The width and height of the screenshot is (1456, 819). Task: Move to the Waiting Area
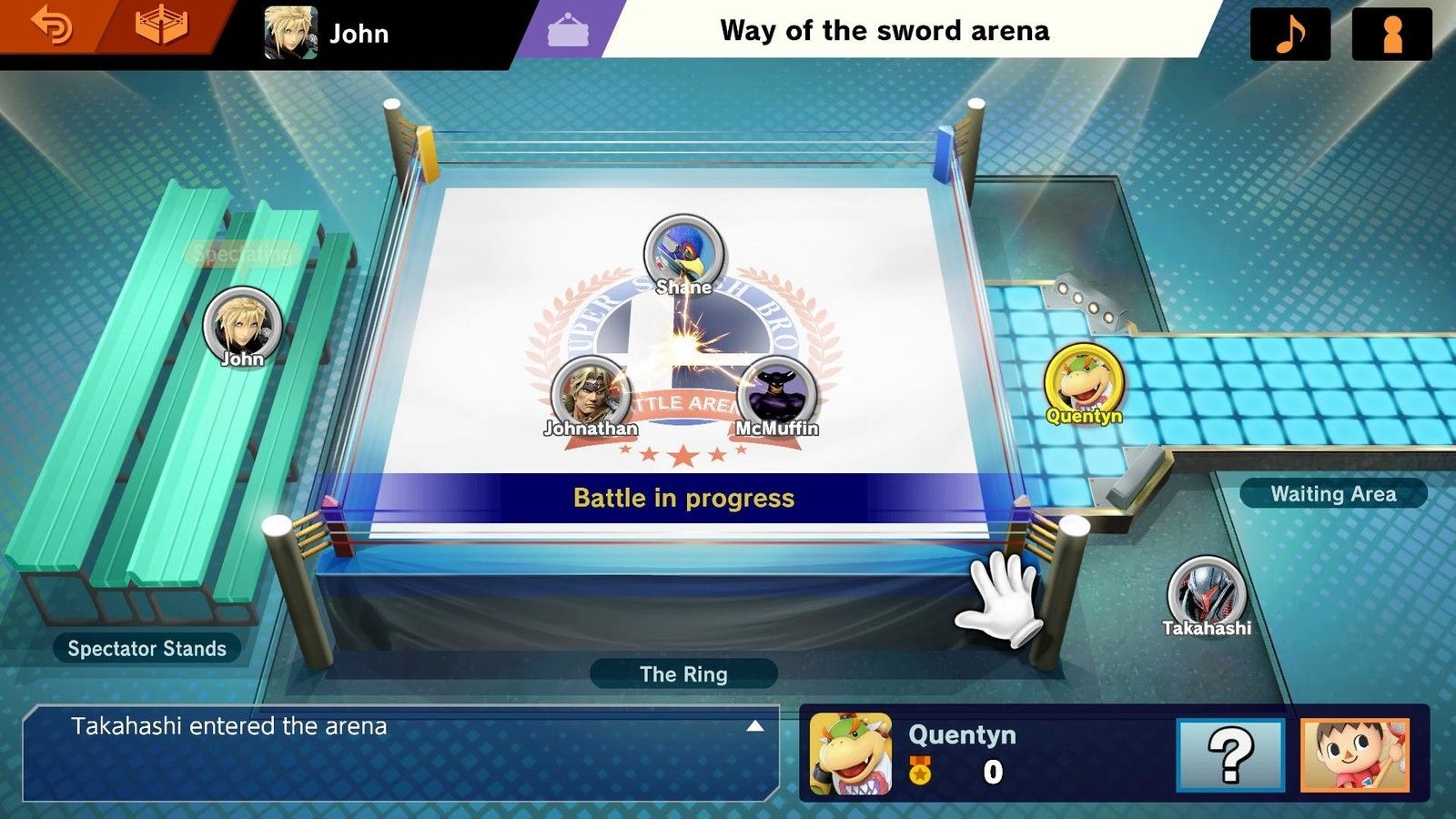tap(1332, 494)
